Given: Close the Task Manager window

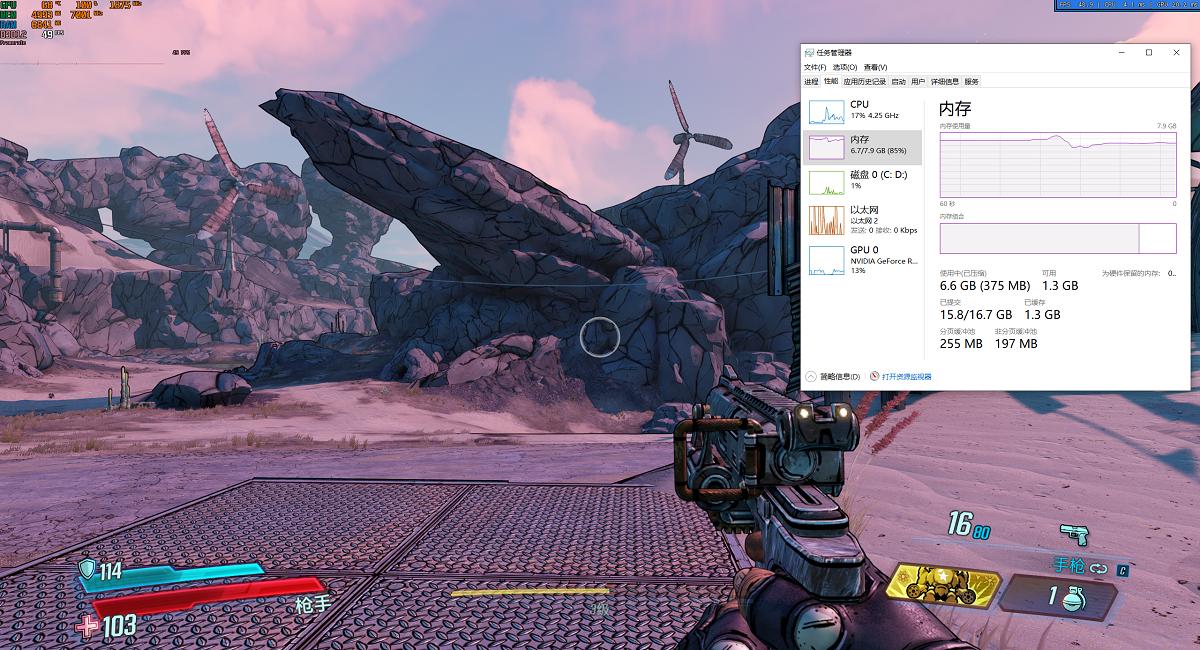Looking at the screenshot, I should click(1175, 53).
